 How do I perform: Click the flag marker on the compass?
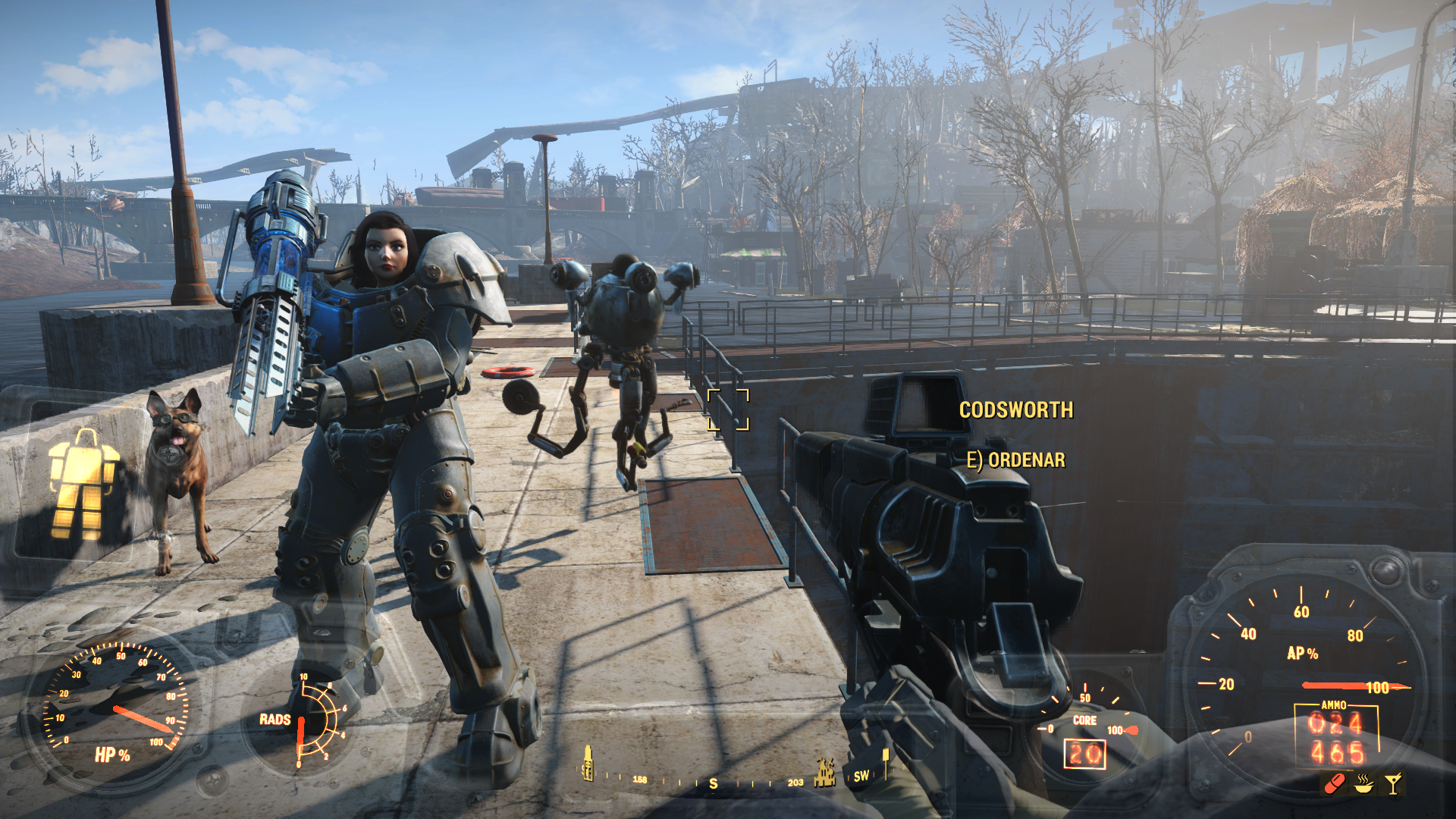coord(885,762)
